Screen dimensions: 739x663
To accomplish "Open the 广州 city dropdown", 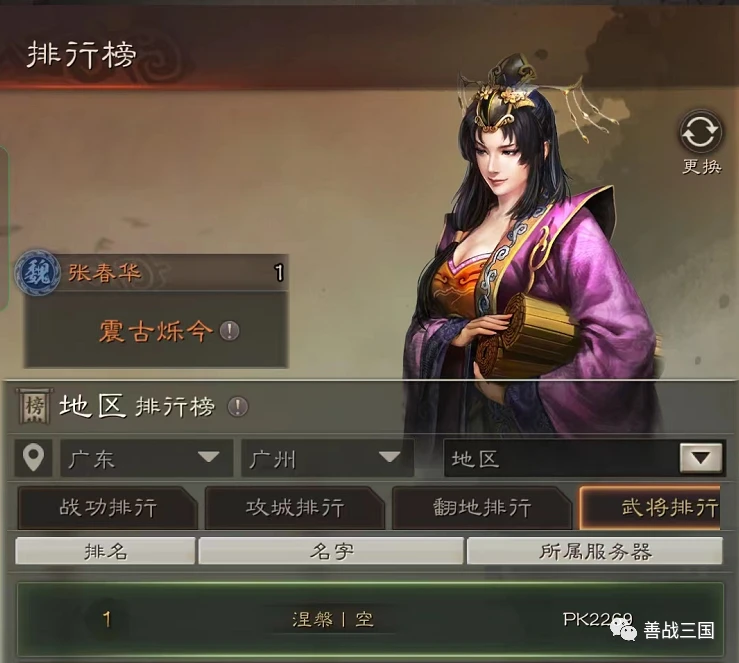I will click(x=327, y=459).
